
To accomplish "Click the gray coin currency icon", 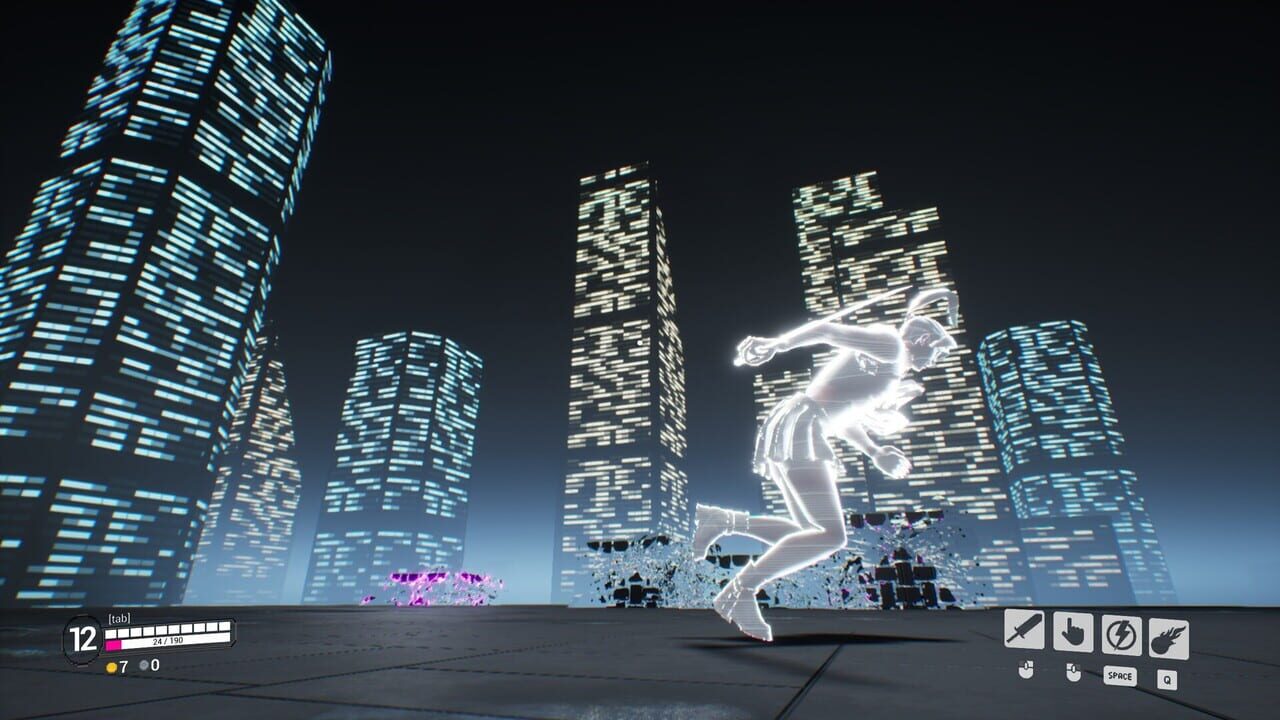I will (143, 665).
